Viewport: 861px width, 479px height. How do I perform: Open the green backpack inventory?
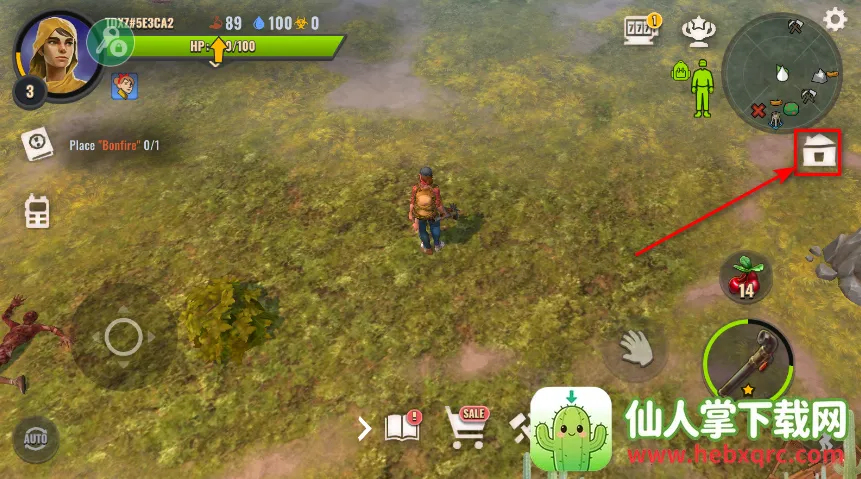679,72
